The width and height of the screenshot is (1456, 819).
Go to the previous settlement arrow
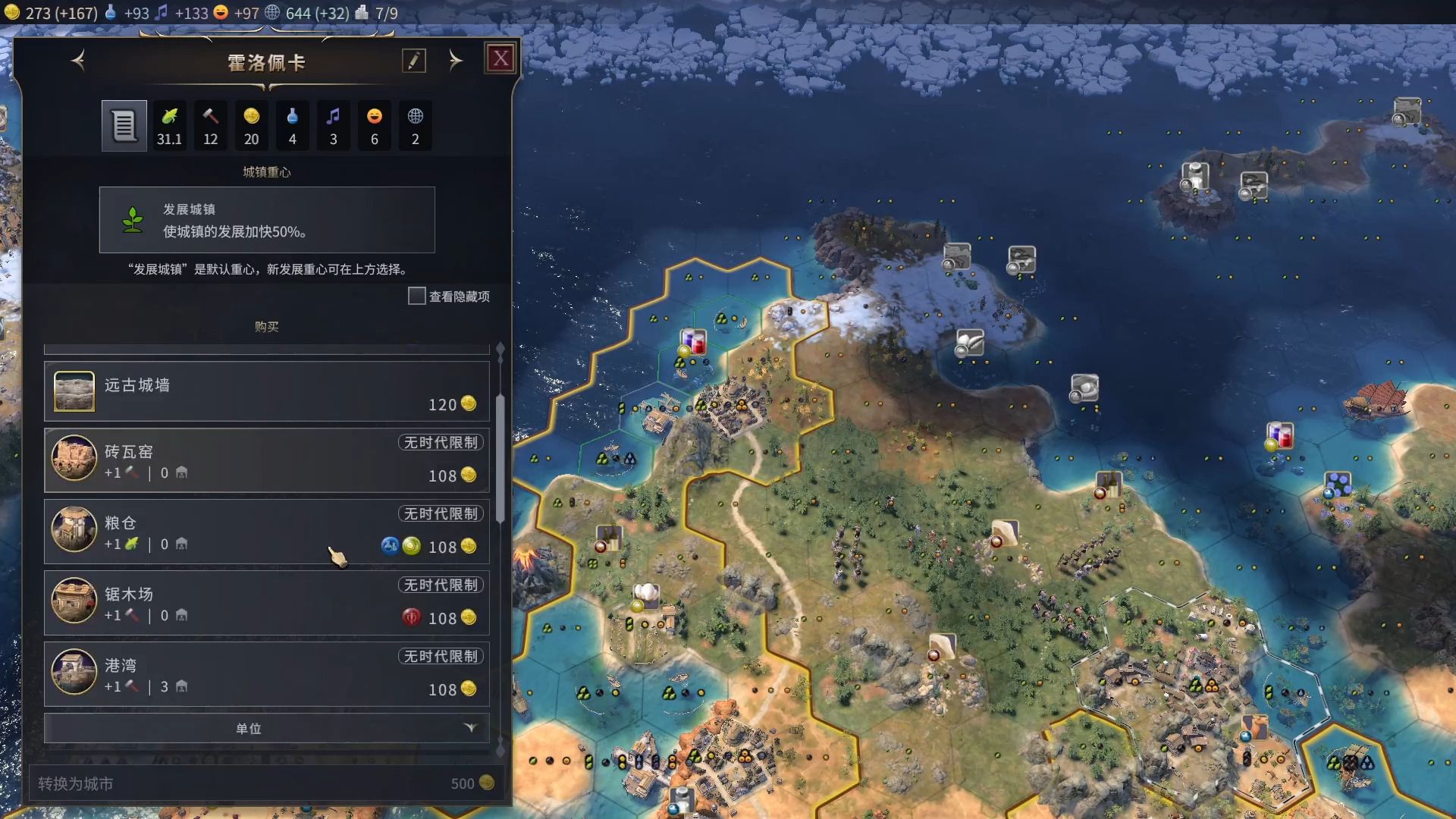(78, 61)
